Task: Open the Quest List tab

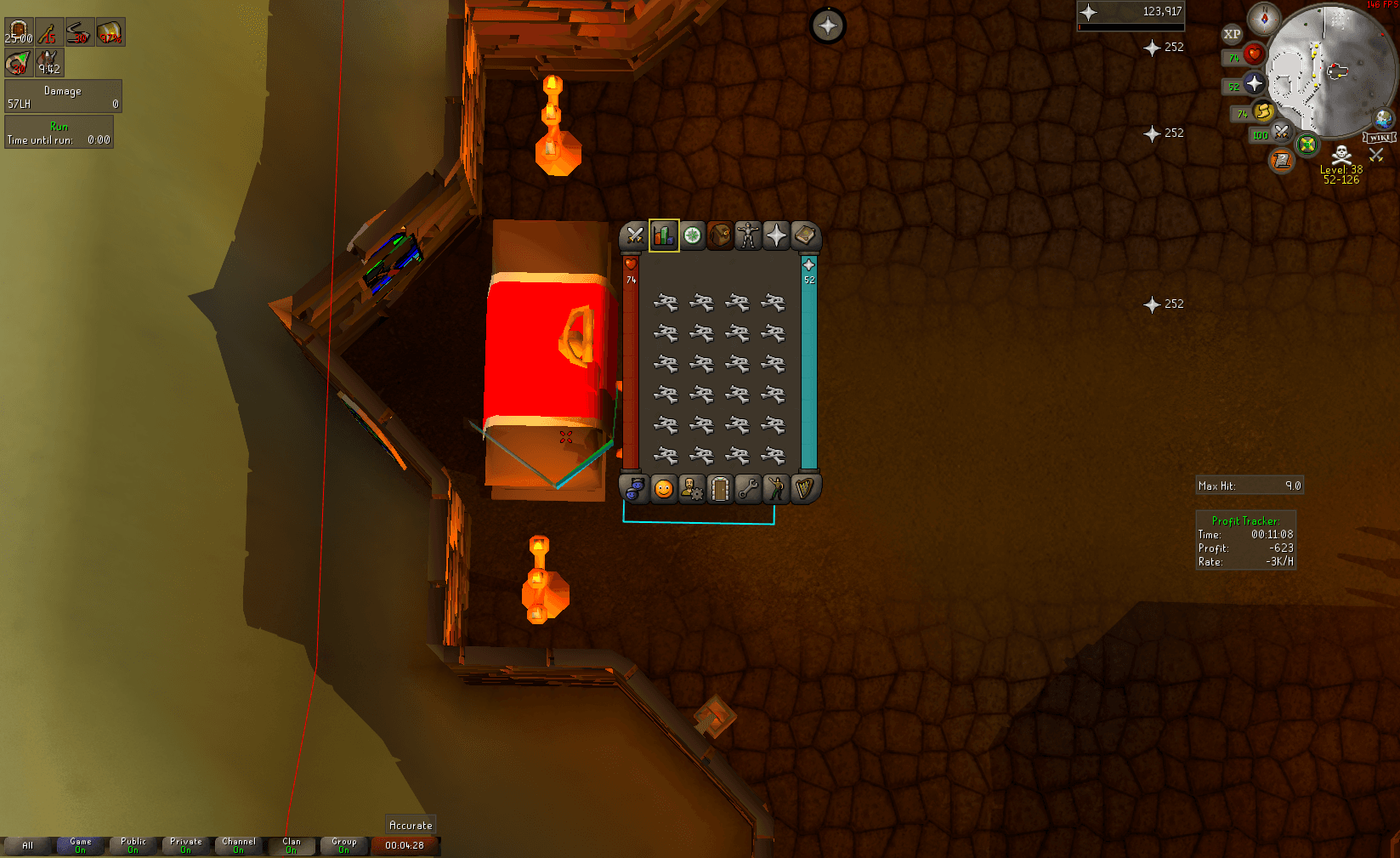Action: (x=693, y=236)
